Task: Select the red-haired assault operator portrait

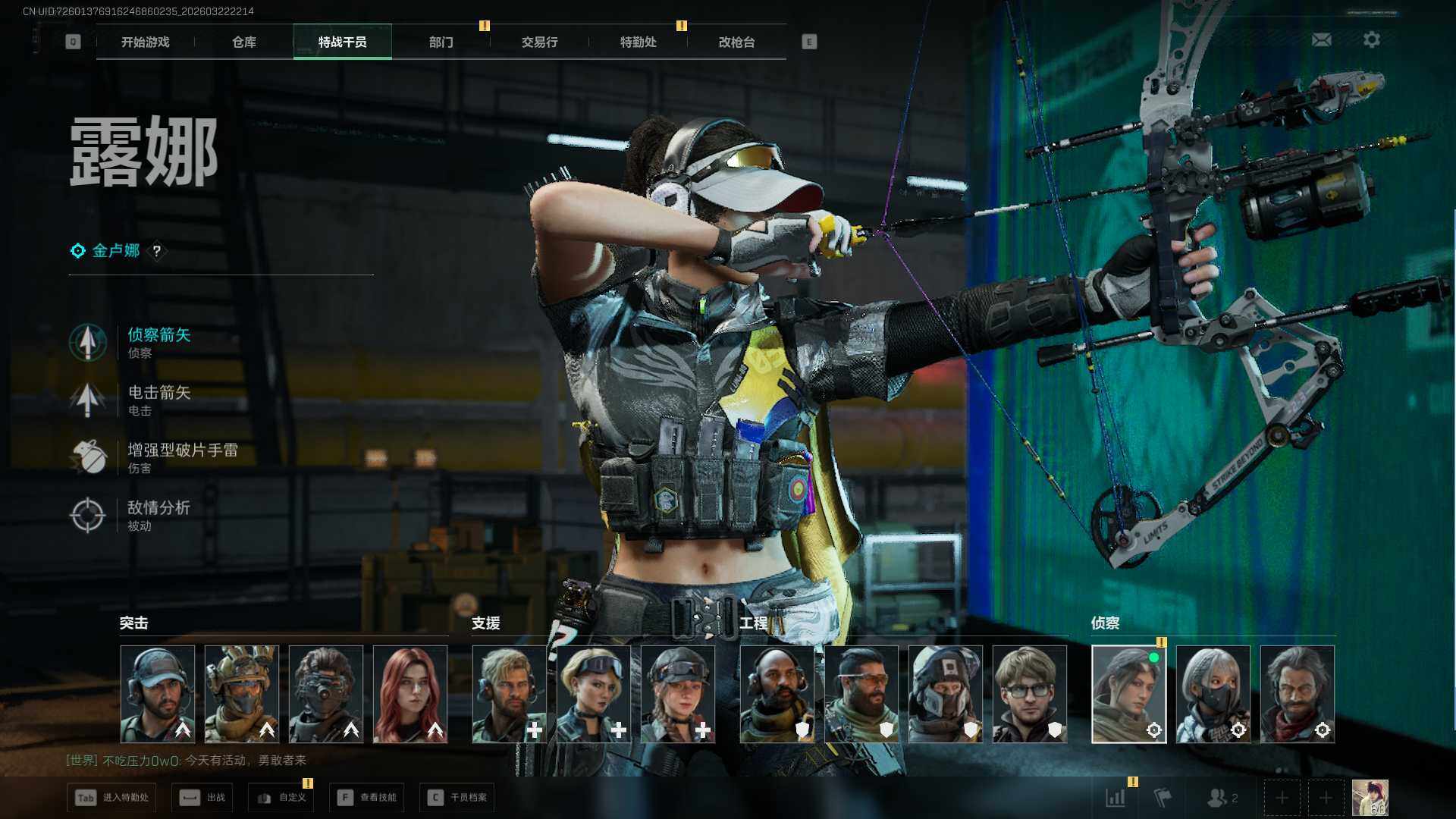Action: click(410, 694)
